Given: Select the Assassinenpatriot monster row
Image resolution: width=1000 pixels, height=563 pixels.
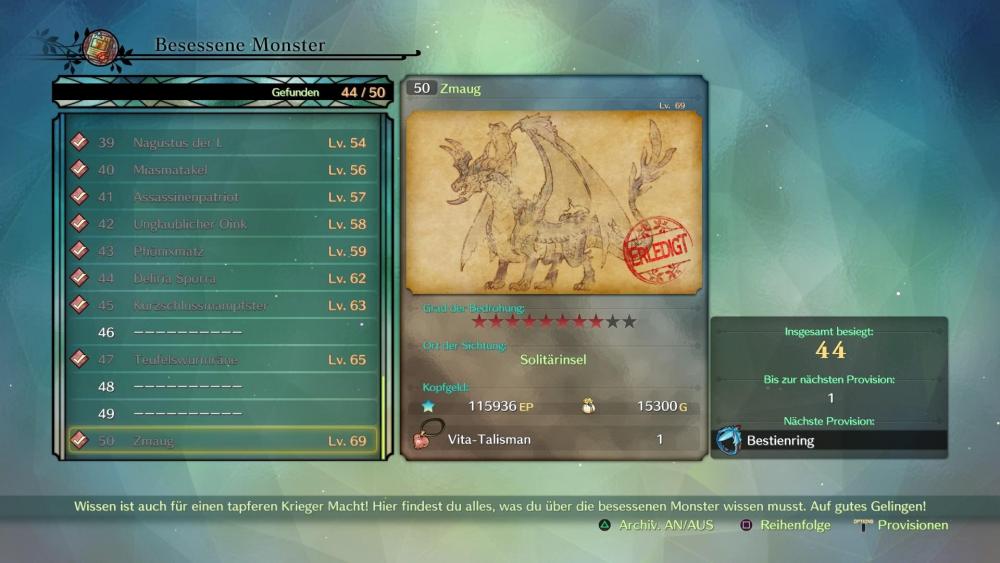Looking at the screenshot, I should tap(222, 197).
